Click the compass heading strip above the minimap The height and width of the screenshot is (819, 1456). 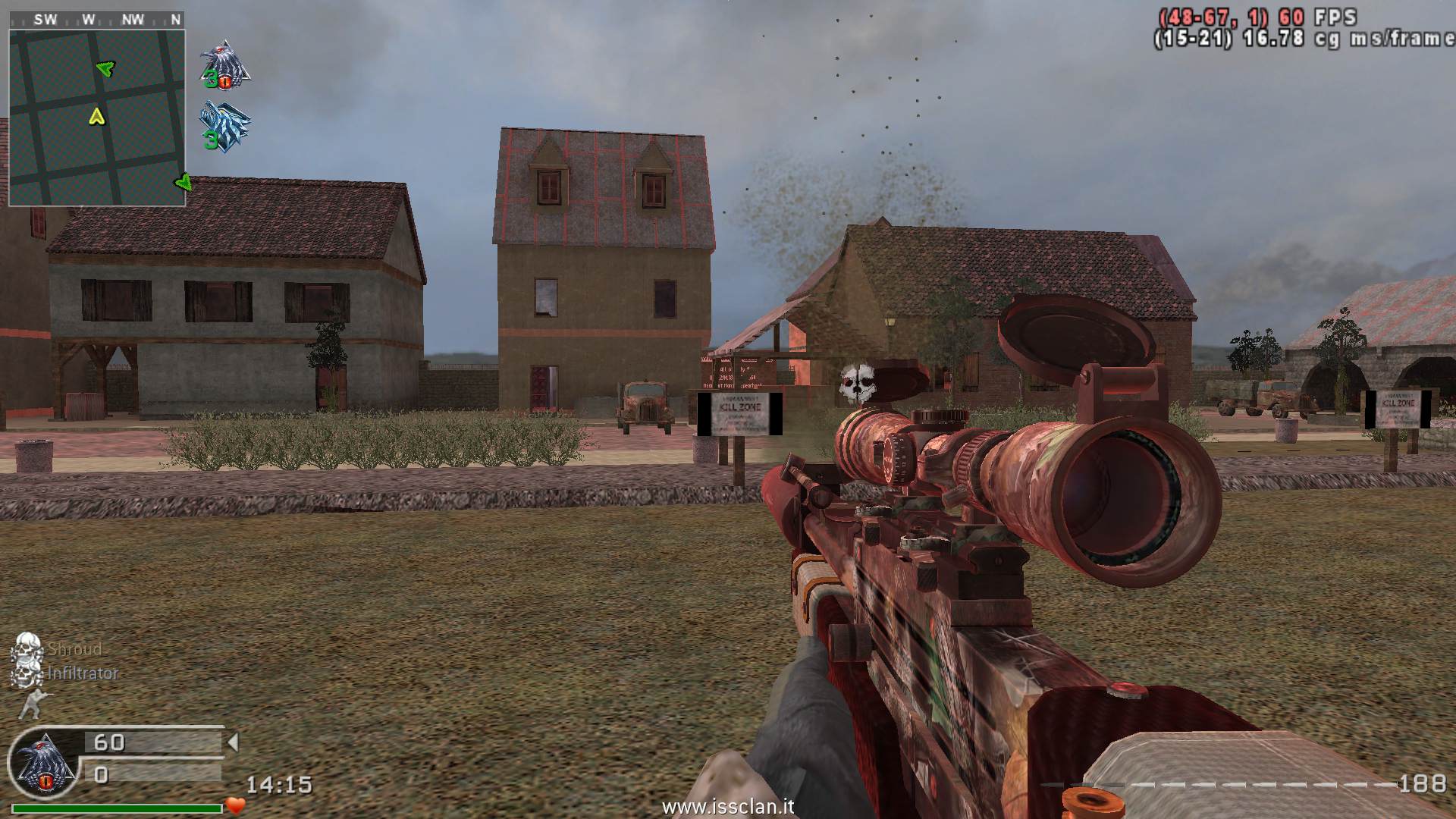pos(96,20)
